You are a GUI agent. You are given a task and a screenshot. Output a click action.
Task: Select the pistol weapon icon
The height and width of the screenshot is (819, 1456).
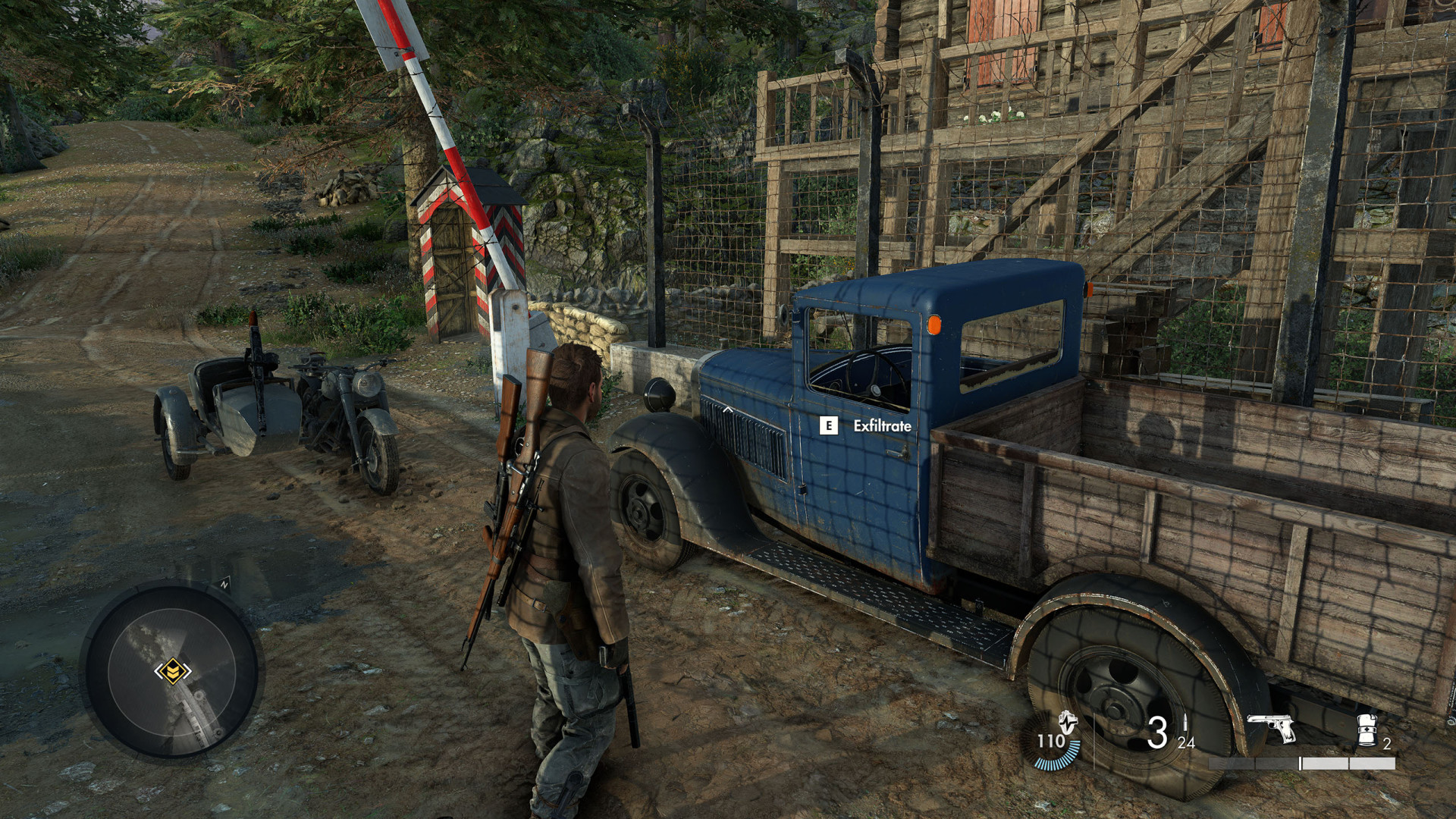click(1271, 729)
